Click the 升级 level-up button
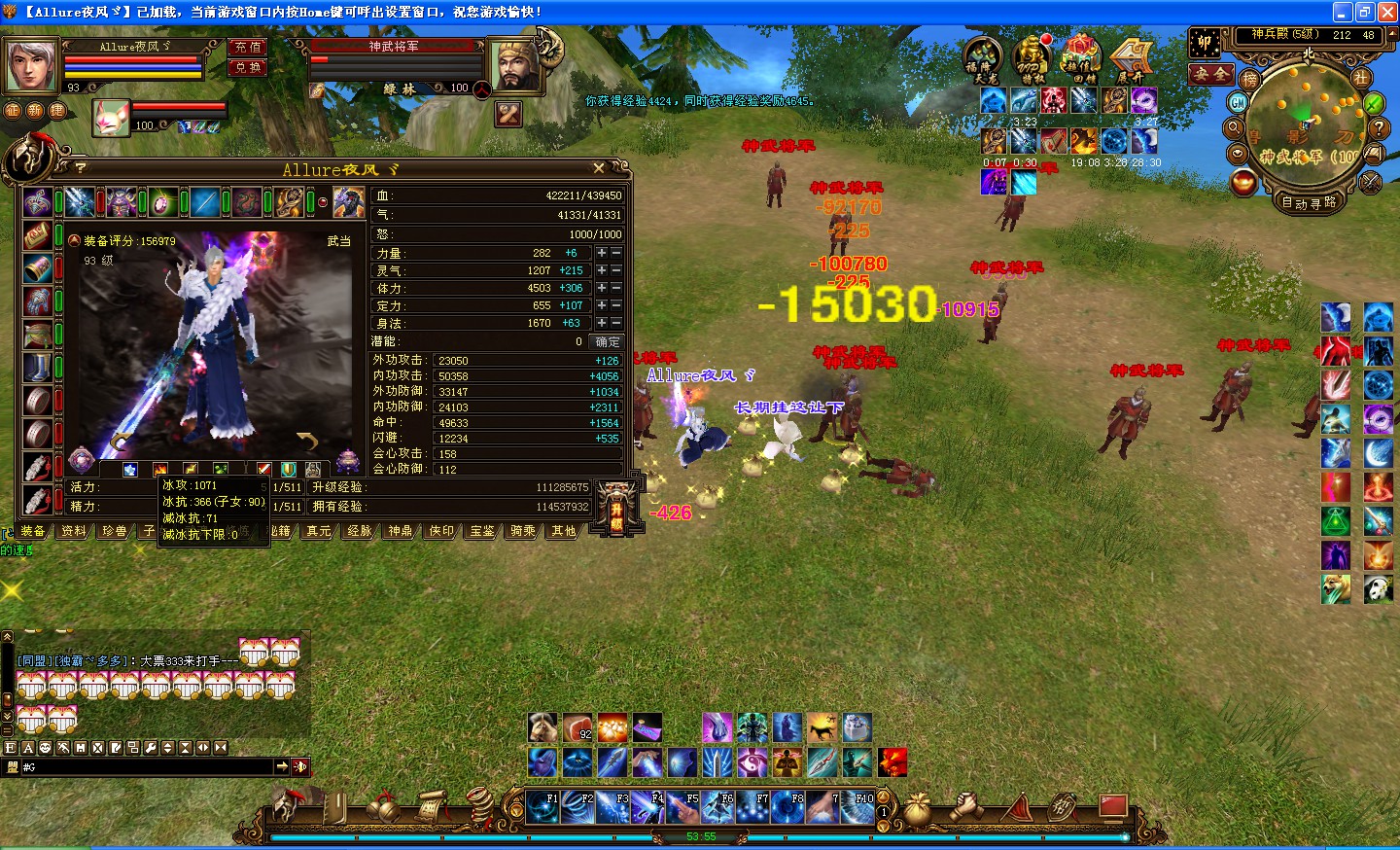The height and width of the screenshot is (850, 1400). pos(616,510)
